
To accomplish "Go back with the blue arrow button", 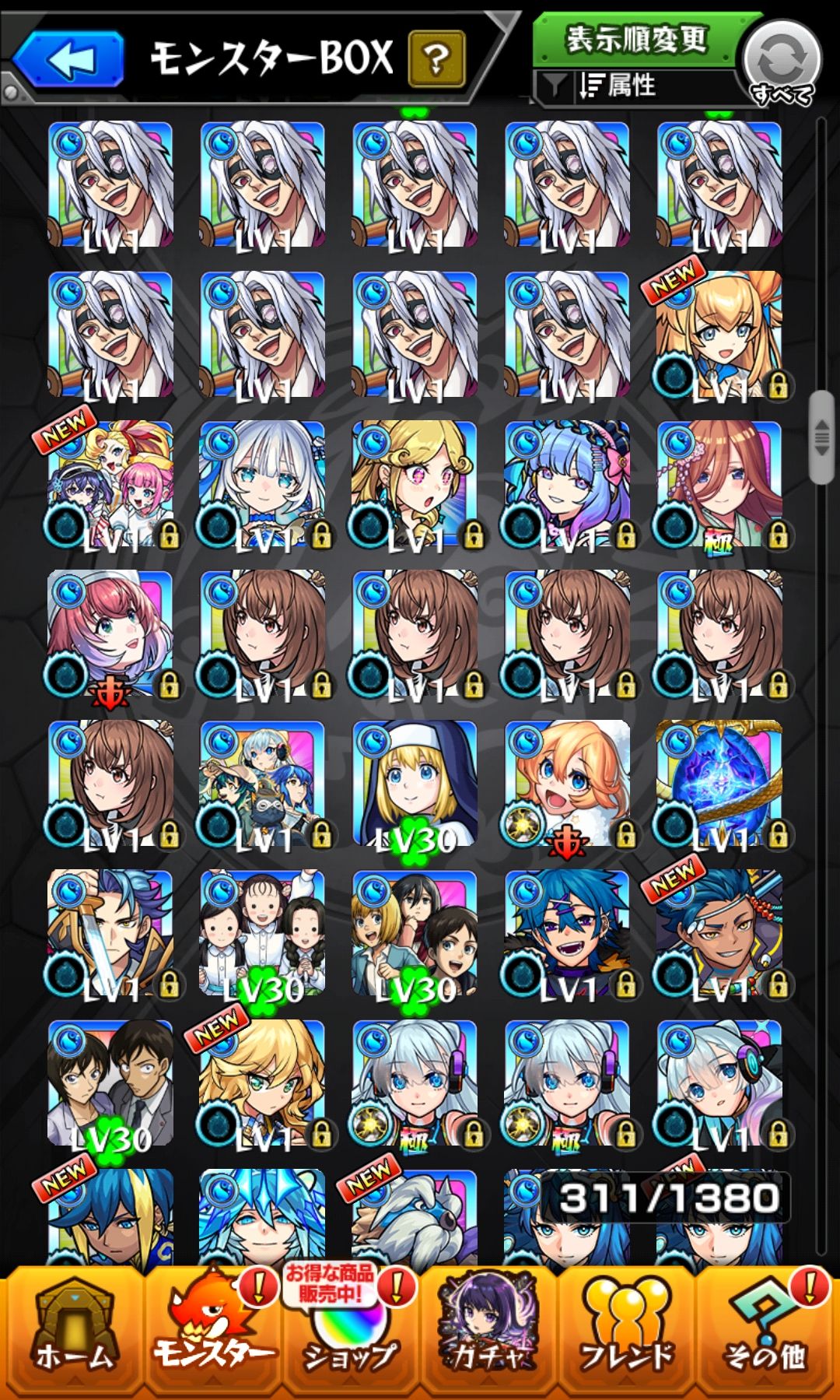I will [x=68, y=59].
